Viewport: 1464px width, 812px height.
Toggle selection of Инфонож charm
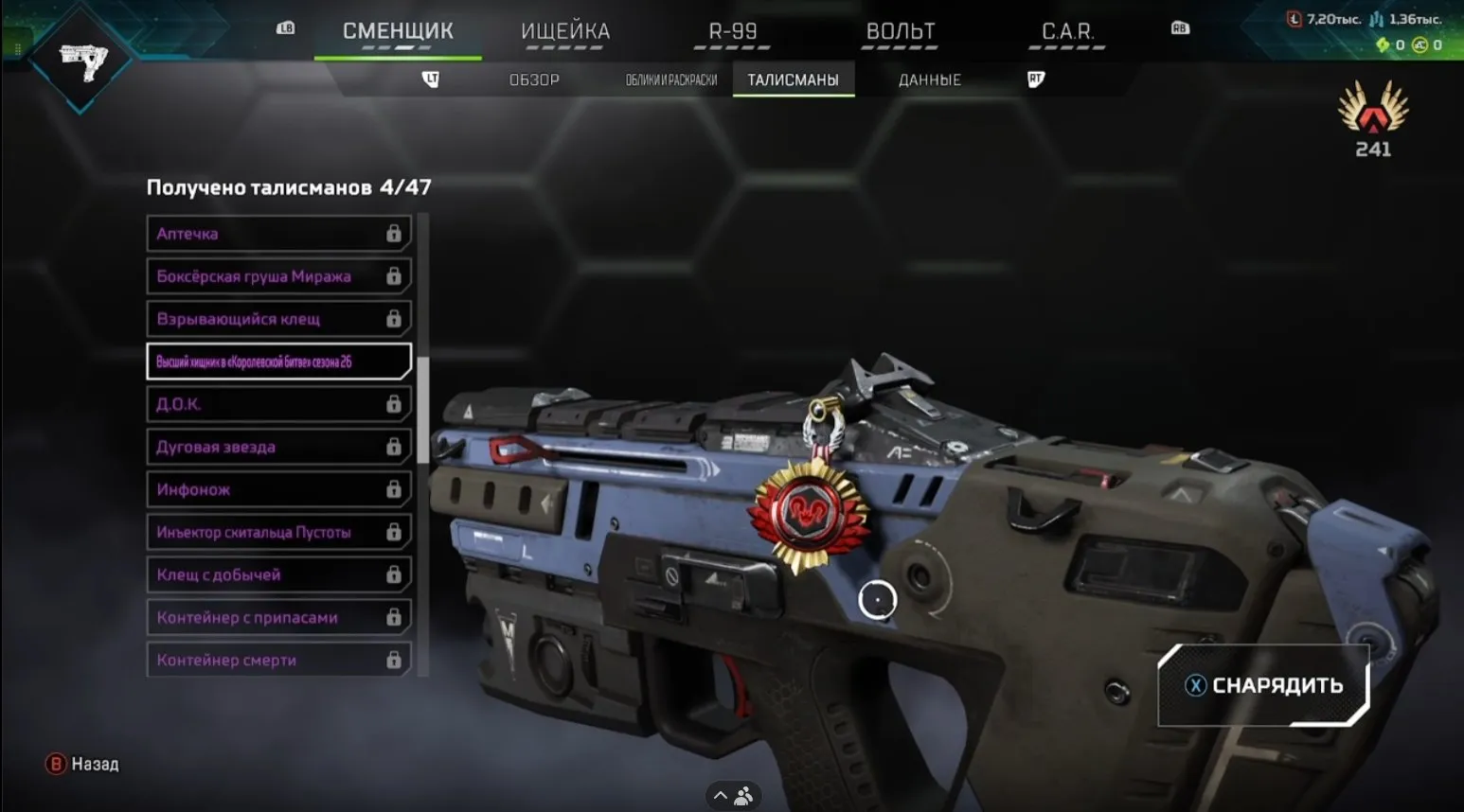[x=277, y=489]
